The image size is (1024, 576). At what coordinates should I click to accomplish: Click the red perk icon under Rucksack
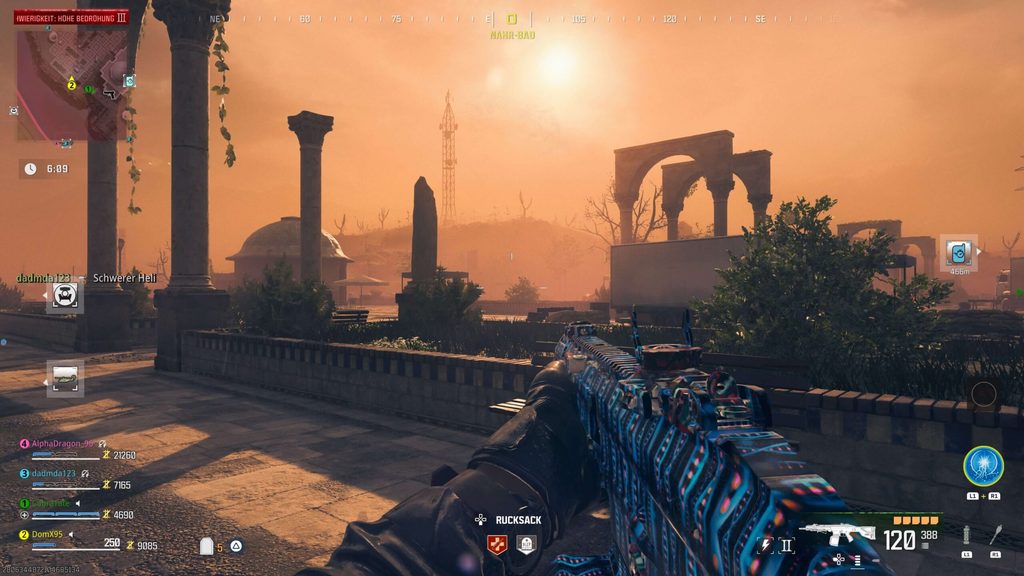[497, 544]
